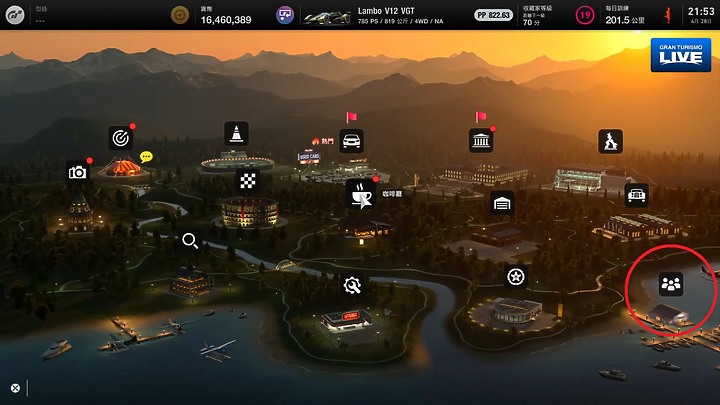Screen dimensions: 720x405
Task: Open GT Auto wheel icon
Action: tap(516, 276)
